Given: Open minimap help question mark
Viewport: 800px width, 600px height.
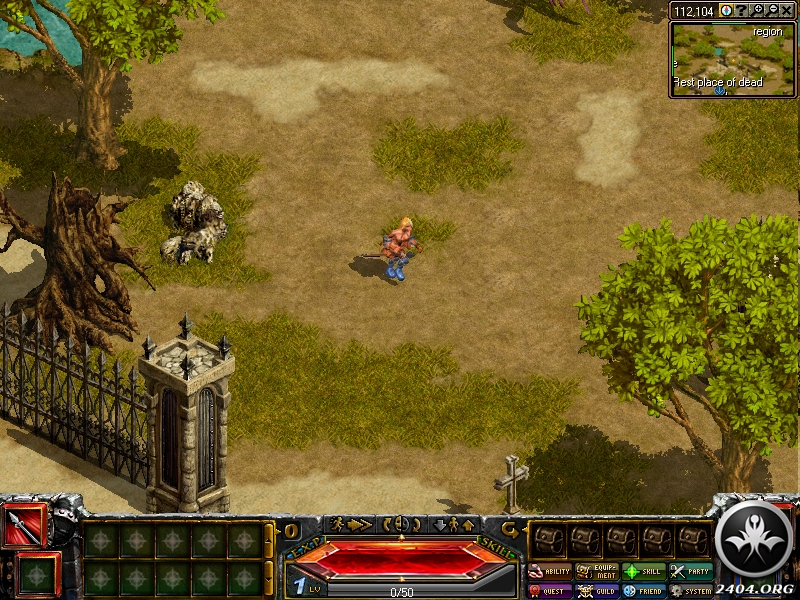Looking at the screenshot, I should (x=742, y=10).
